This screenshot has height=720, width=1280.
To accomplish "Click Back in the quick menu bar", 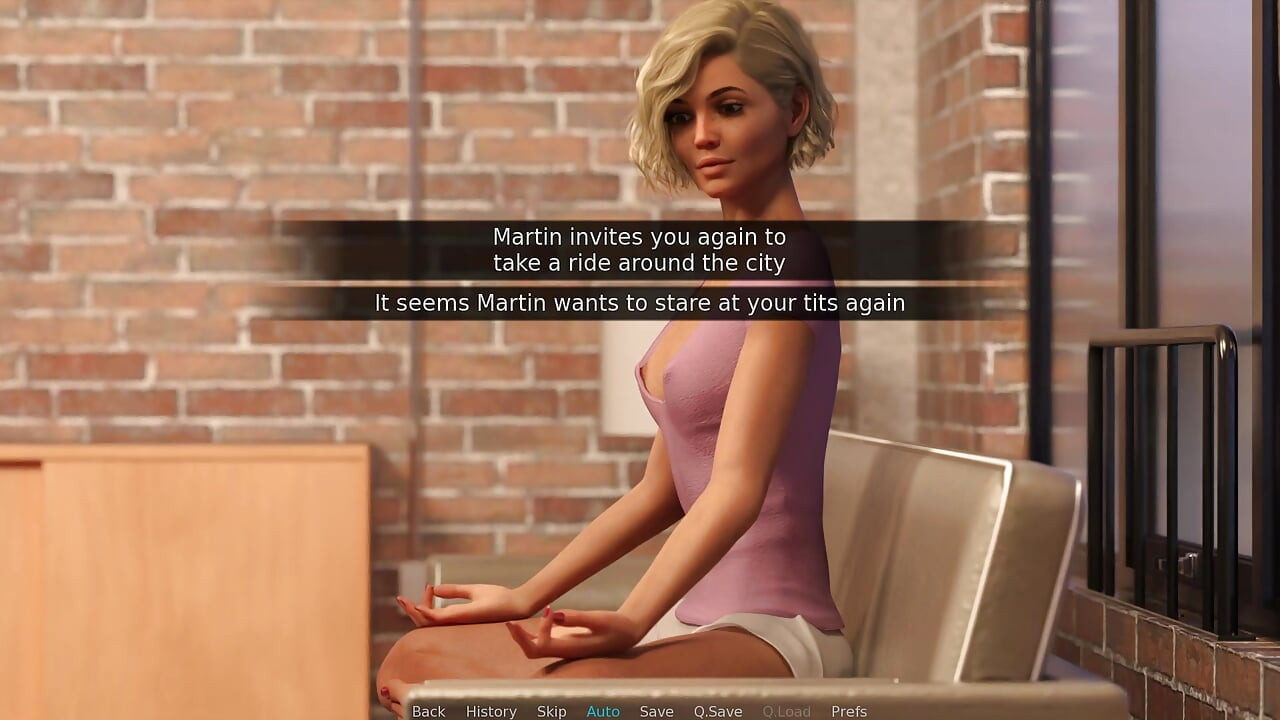I will [x=428, y=711].
